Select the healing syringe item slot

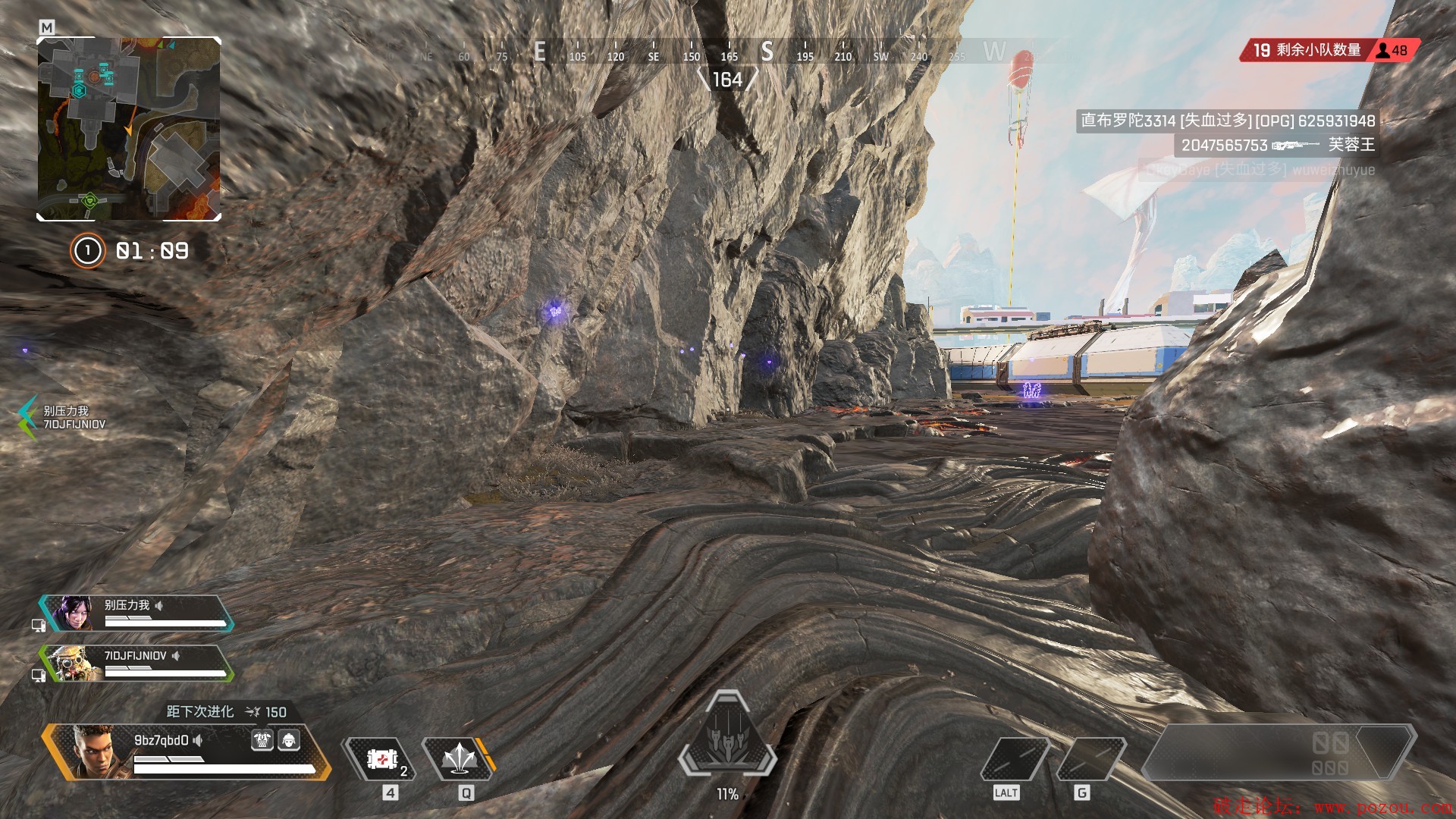(x=381, y=758)
